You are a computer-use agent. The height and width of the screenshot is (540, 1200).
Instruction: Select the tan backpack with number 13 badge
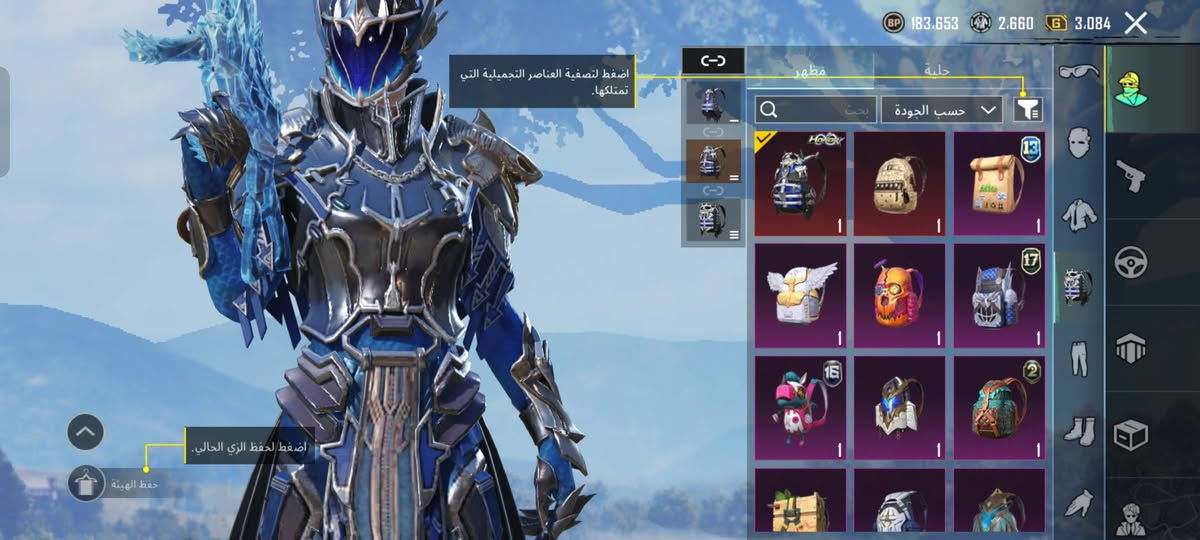pos(999,184)
